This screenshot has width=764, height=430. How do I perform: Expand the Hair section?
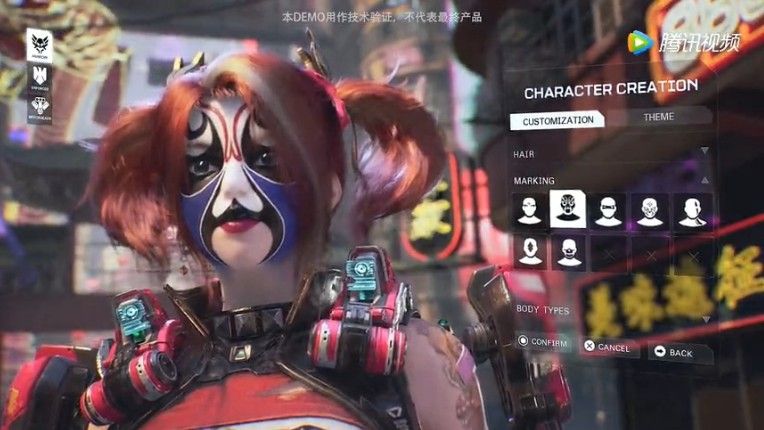click(705, 151)
